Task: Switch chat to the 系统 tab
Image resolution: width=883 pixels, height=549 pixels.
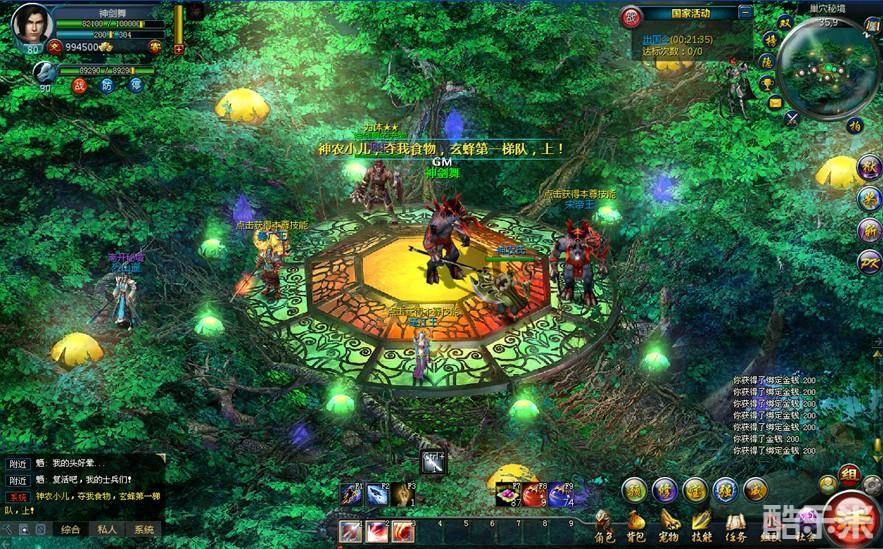Action: (144, 530)
